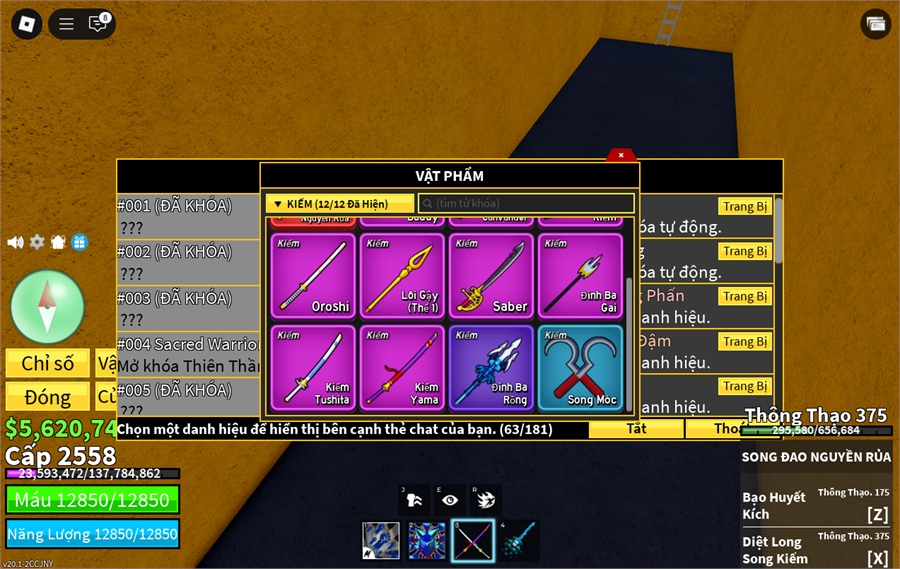Pick the Kiếm Yama sword slot
The width and height of the screenshot is (900, 569).
[x=401, y=367]
